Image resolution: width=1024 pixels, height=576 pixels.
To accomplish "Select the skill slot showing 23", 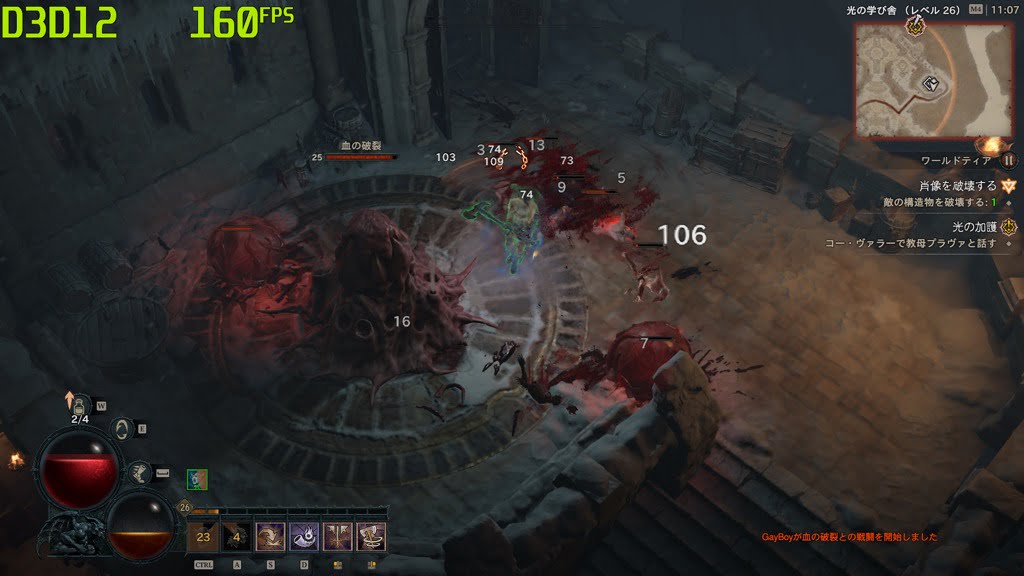I will [x=203, y=537].
